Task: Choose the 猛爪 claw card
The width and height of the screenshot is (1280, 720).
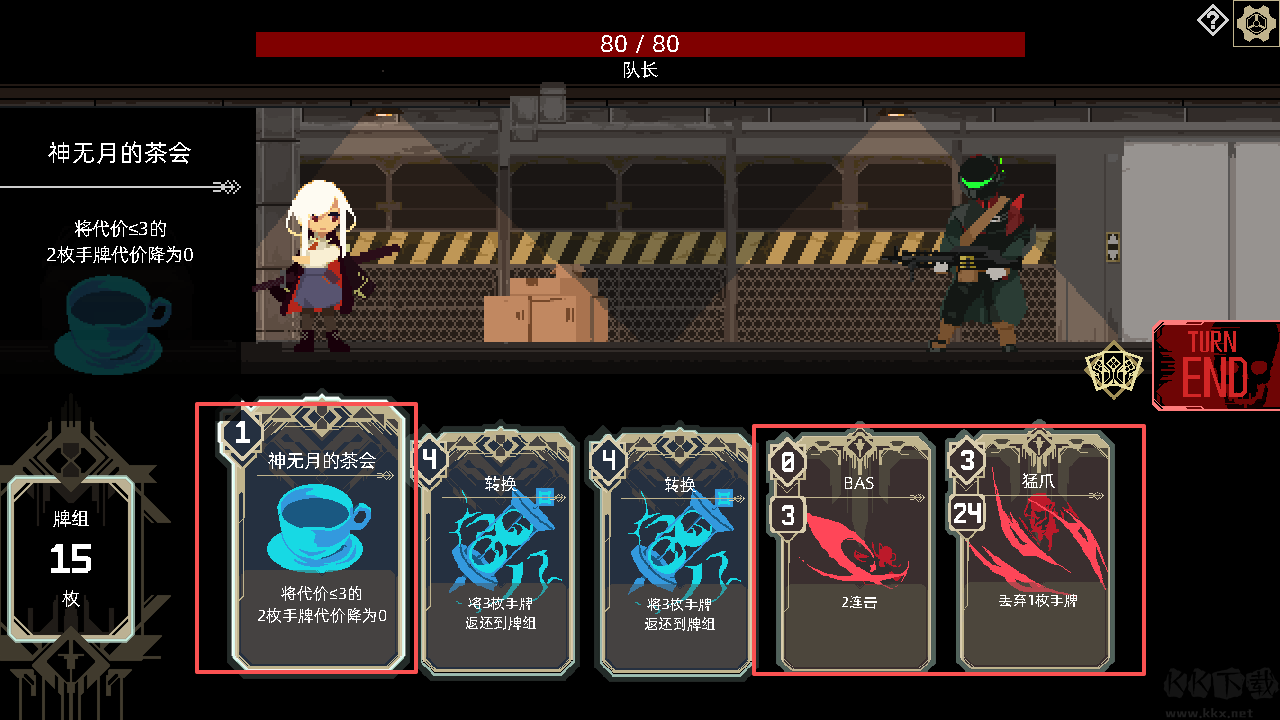Action: click(1035, 555)
